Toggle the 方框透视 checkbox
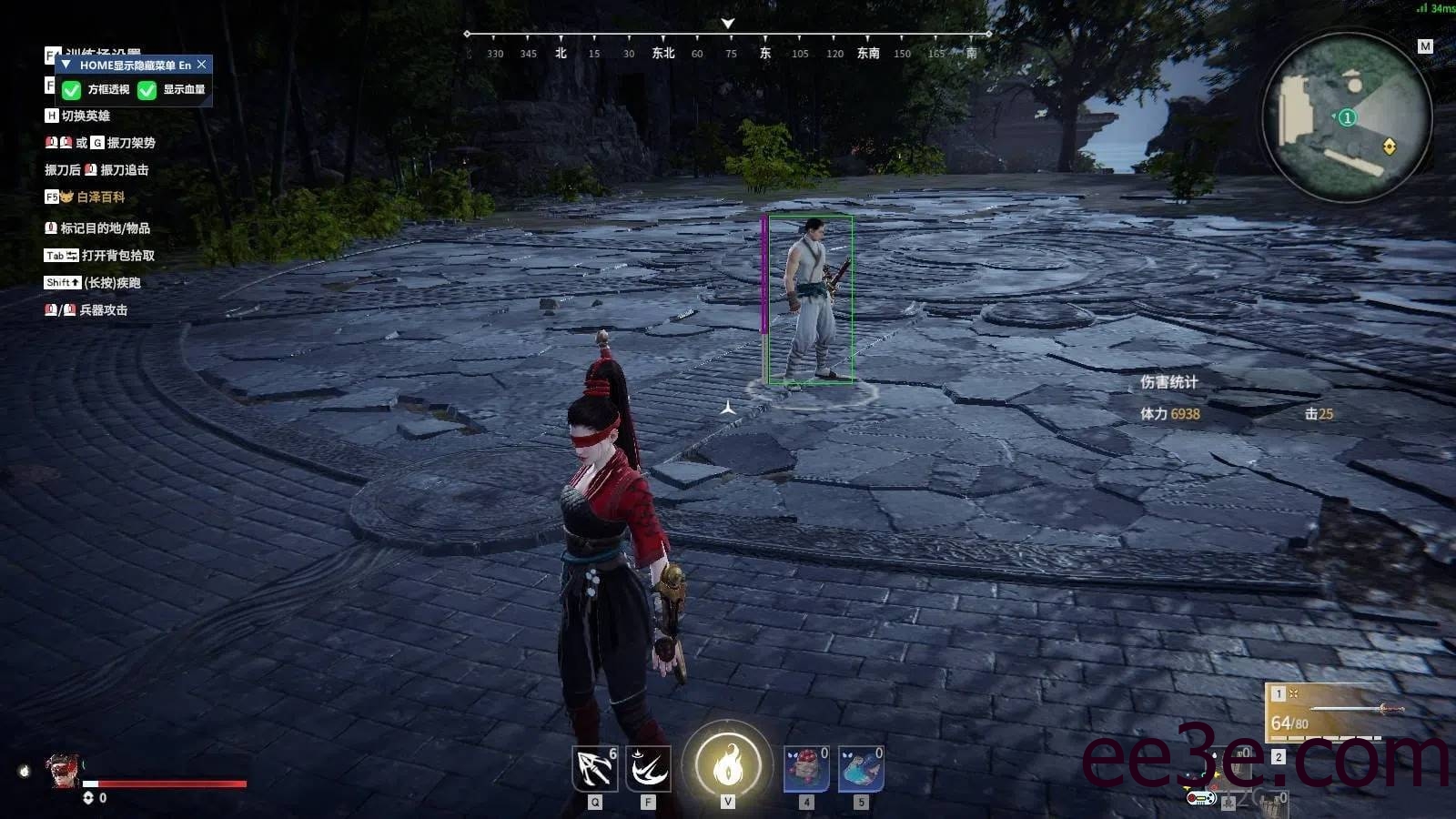Image resolution: width=1456 pixels, height=819 pixels. point(72,90)
